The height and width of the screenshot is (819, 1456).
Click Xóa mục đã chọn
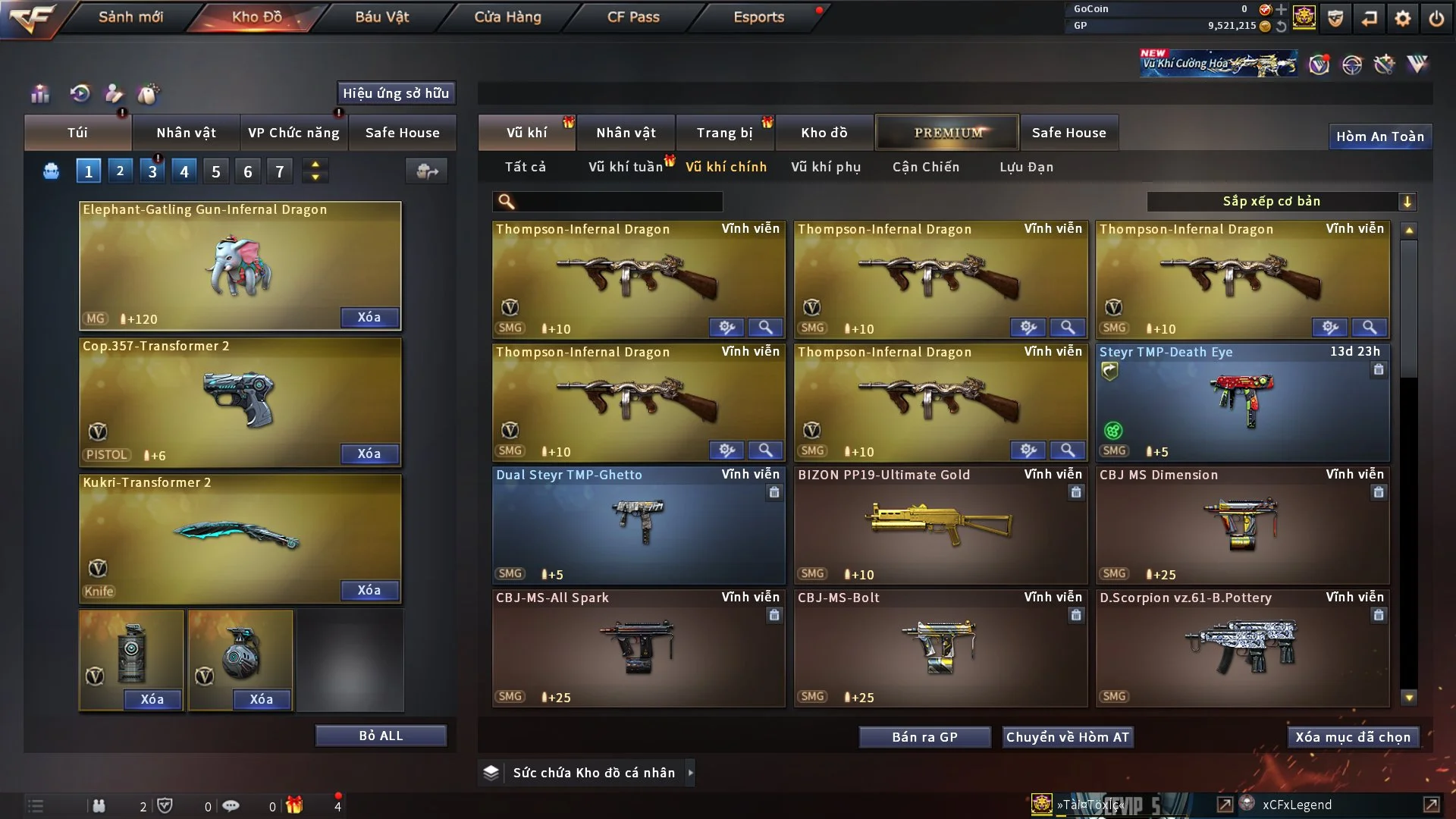(1353, 737)
